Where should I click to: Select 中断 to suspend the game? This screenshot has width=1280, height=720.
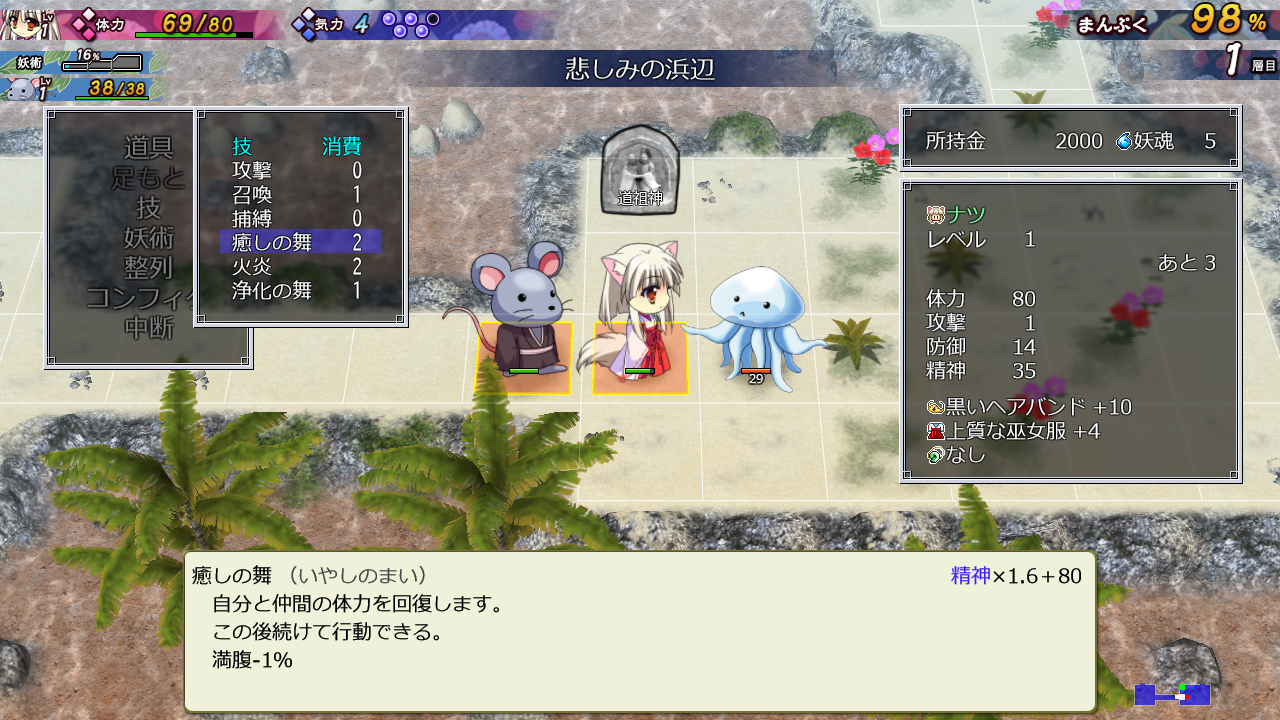coord(148,327)
